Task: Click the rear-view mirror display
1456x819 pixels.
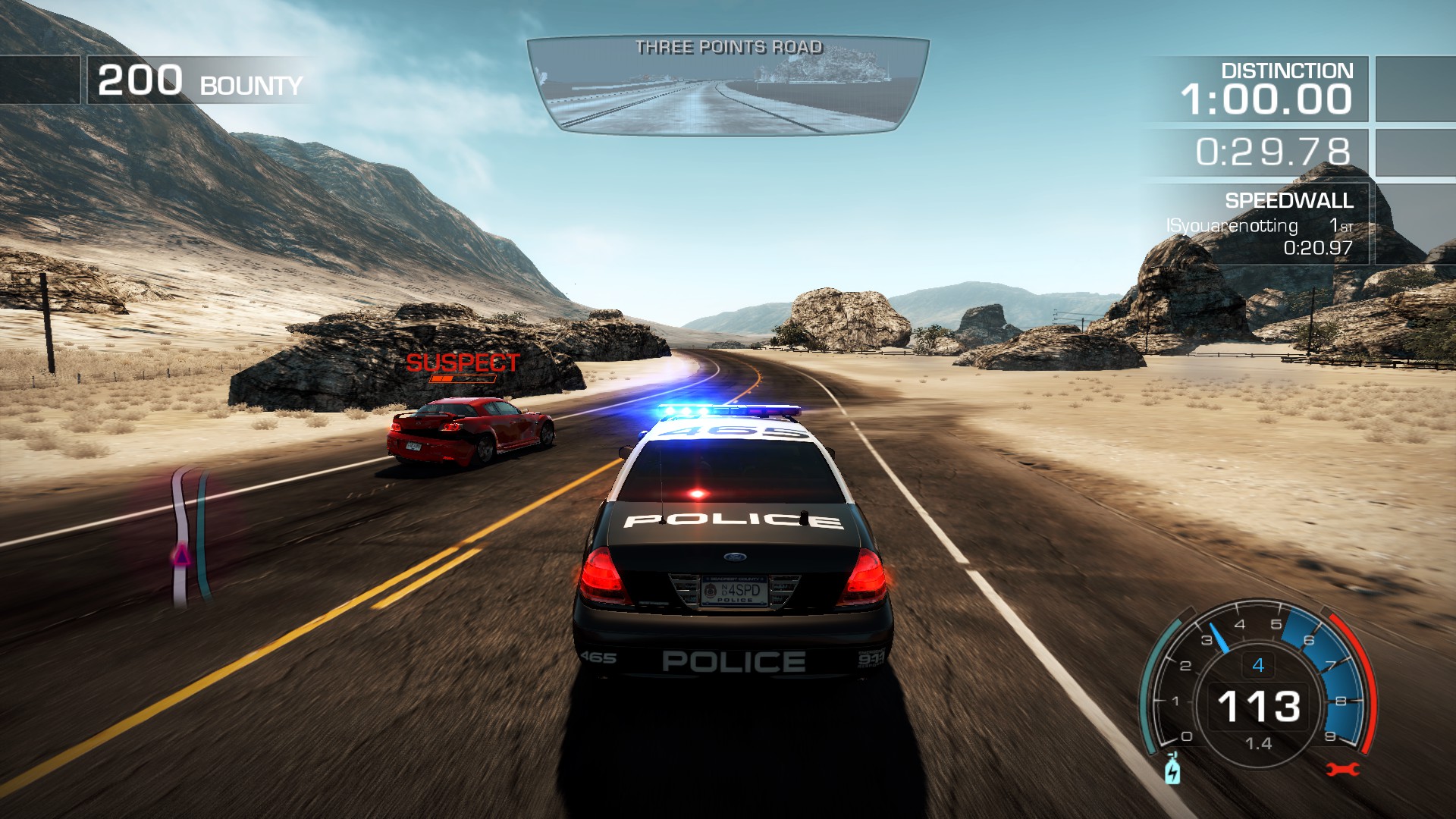Action: point(728,87)
